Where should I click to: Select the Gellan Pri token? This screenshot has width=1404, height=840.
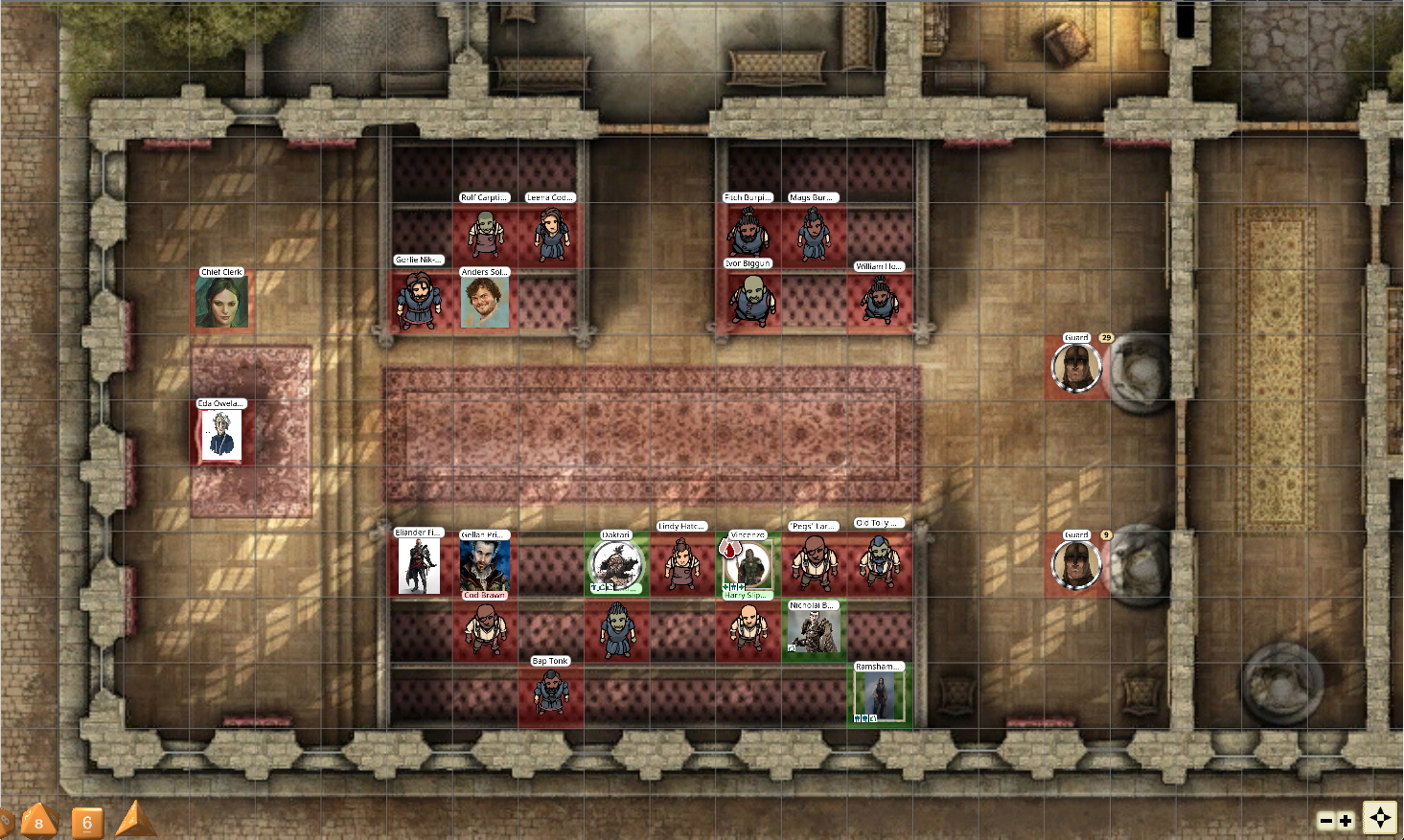pos(484,566)
